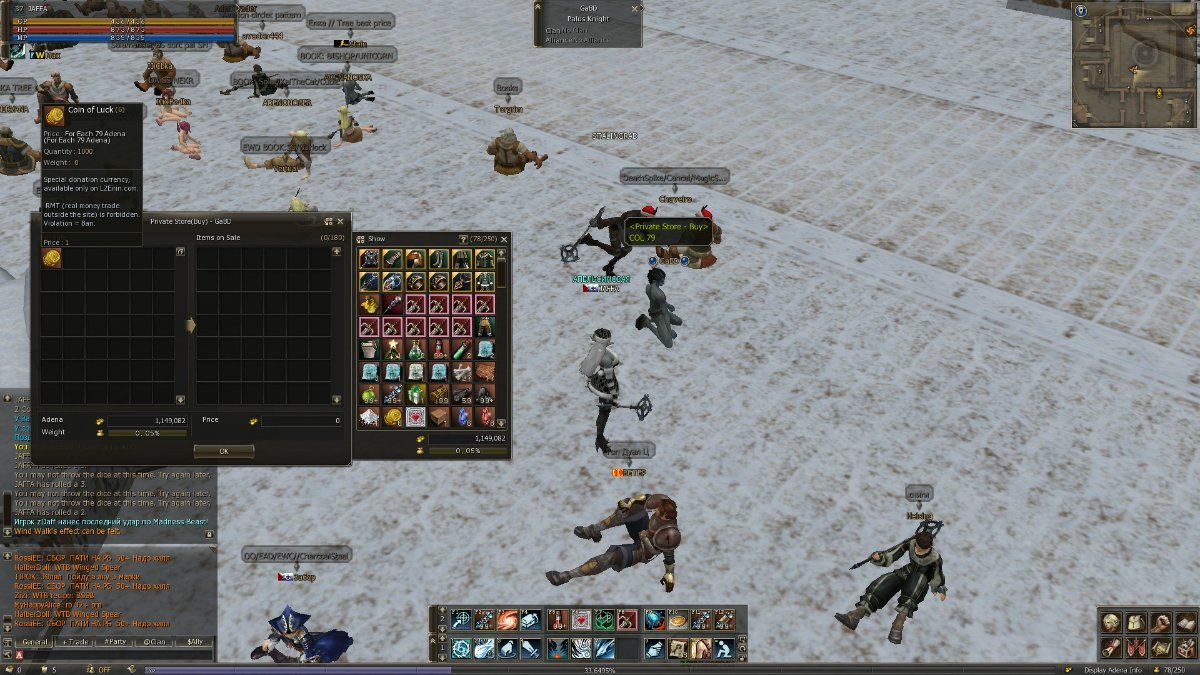Image resolution: width=1200 pixels, height=675 pixels.
Task: Activate the red swirl skill on the hotbar
Action: click(x=508, y=620)
